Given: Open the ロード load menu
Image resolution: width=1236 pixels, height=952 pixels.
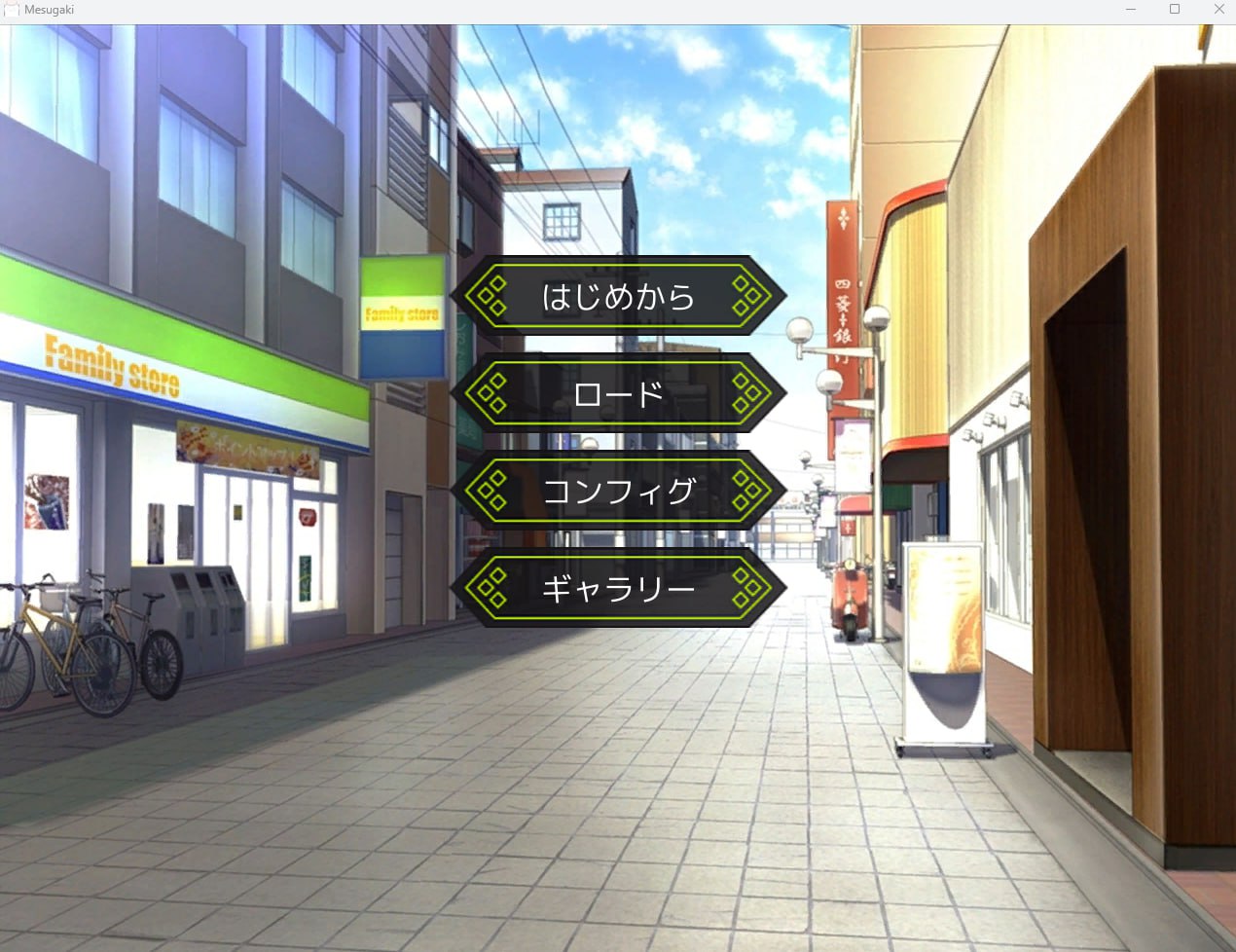Looking at the screenshot, I should tap(618, 393).
